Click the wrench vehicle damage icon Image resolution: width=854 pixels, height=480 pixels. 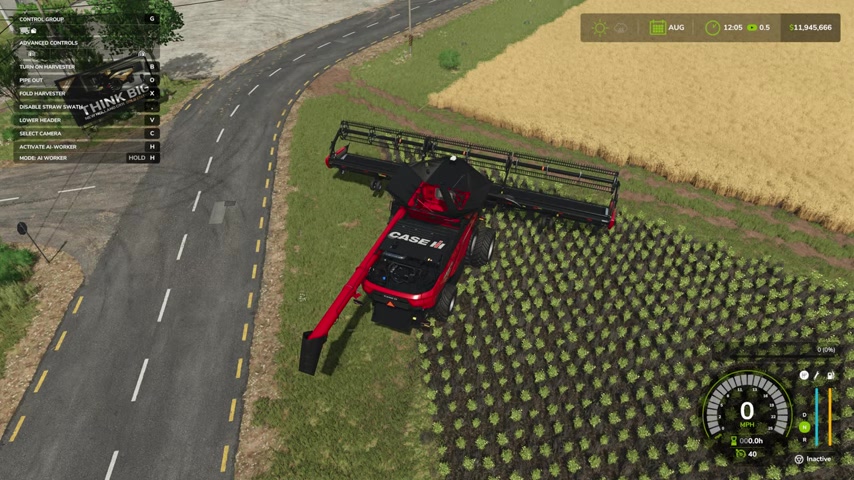point(817,376)
